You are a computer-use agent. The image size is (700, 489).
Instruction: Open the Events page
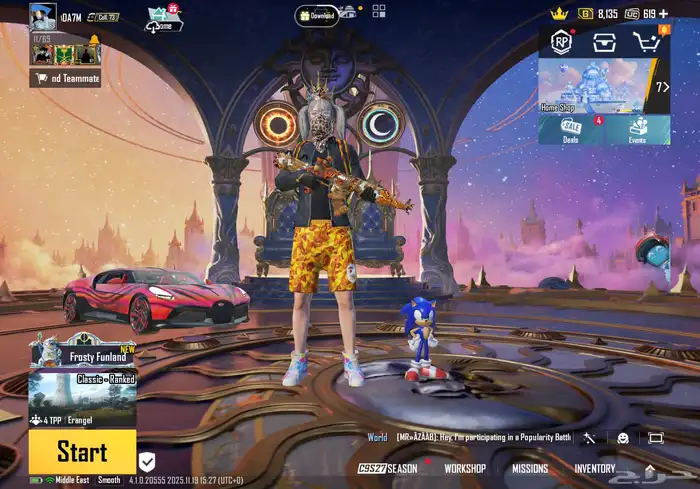[x=637, y=129]
